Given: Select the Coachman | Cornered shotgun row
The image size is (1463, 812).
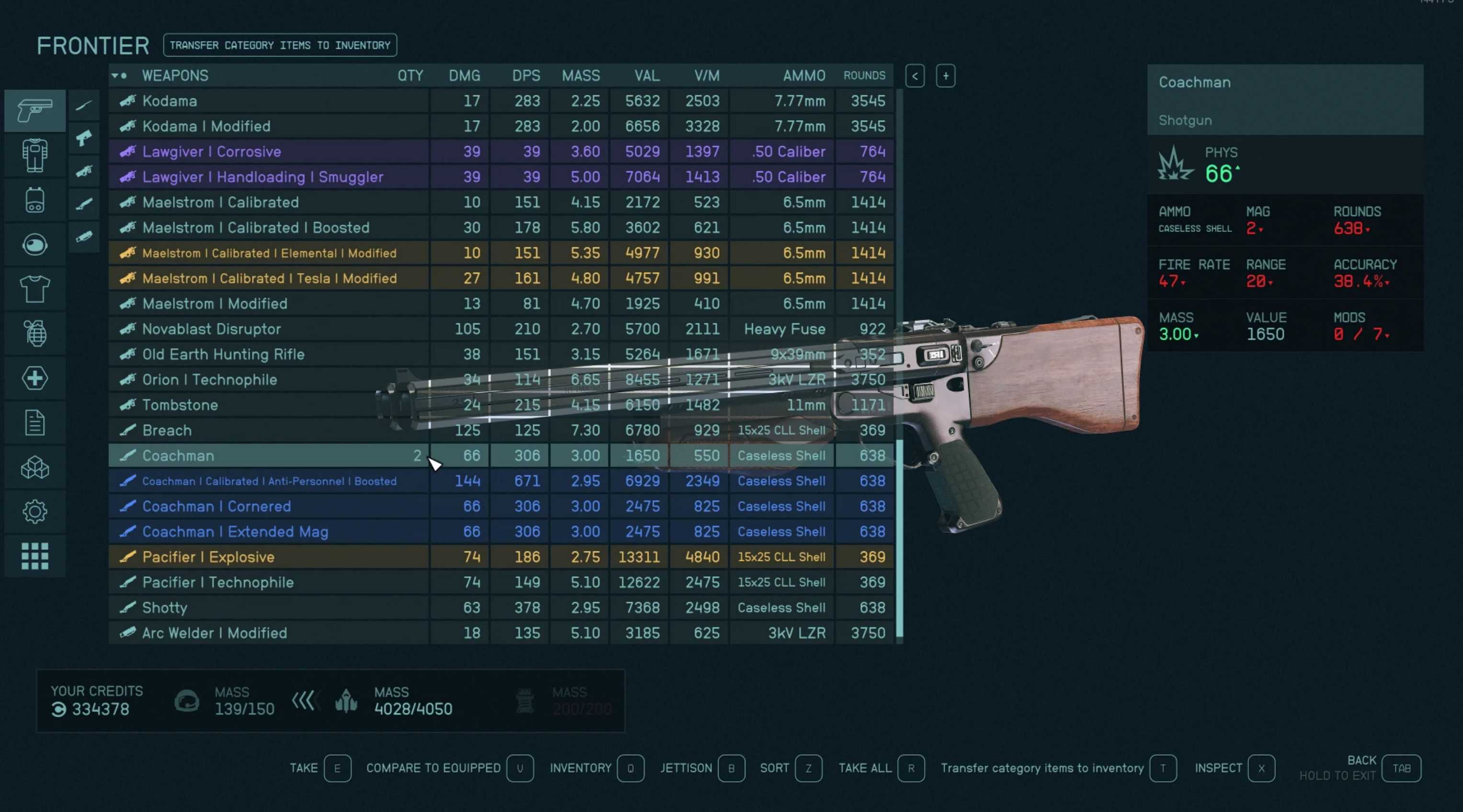Looking at the screenshot, I should 217,506.
